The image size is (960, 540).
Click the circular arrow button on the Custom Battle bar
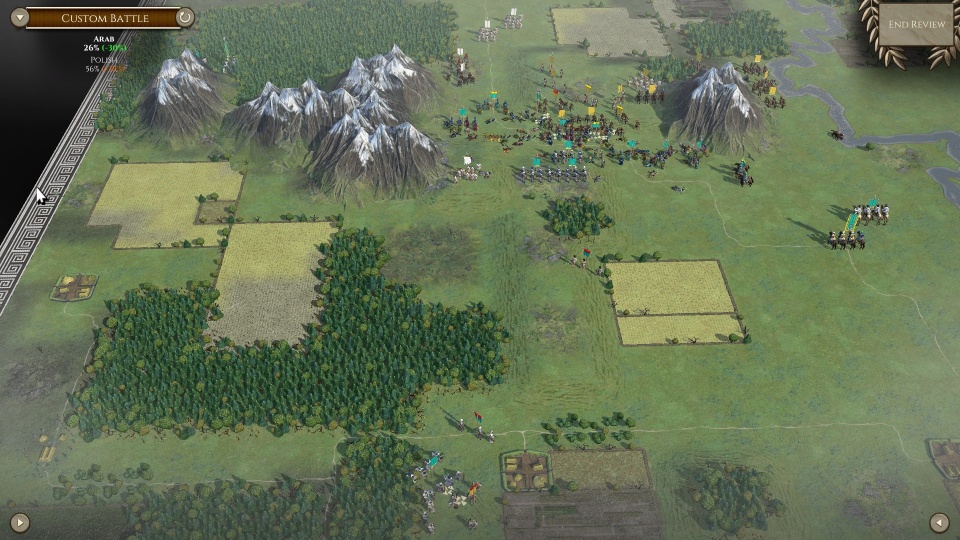(x=185, y=17)
